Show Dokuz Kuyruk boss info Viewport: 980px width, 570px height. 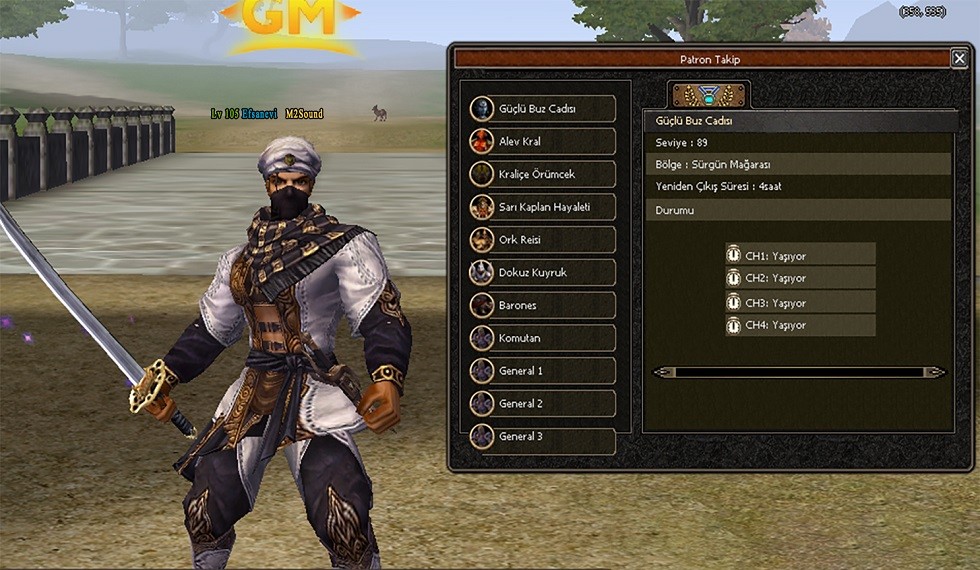click(542, 272)
